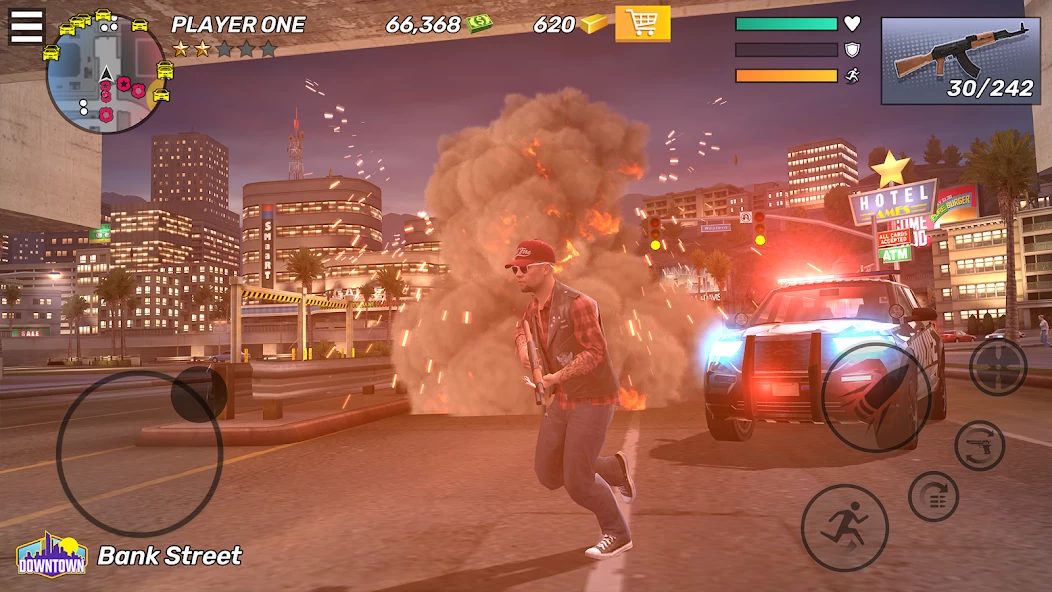This screenshot has height=592, width=1052.
Task: Switch weapon using the pistol swap button
Action: click(979, 446)
